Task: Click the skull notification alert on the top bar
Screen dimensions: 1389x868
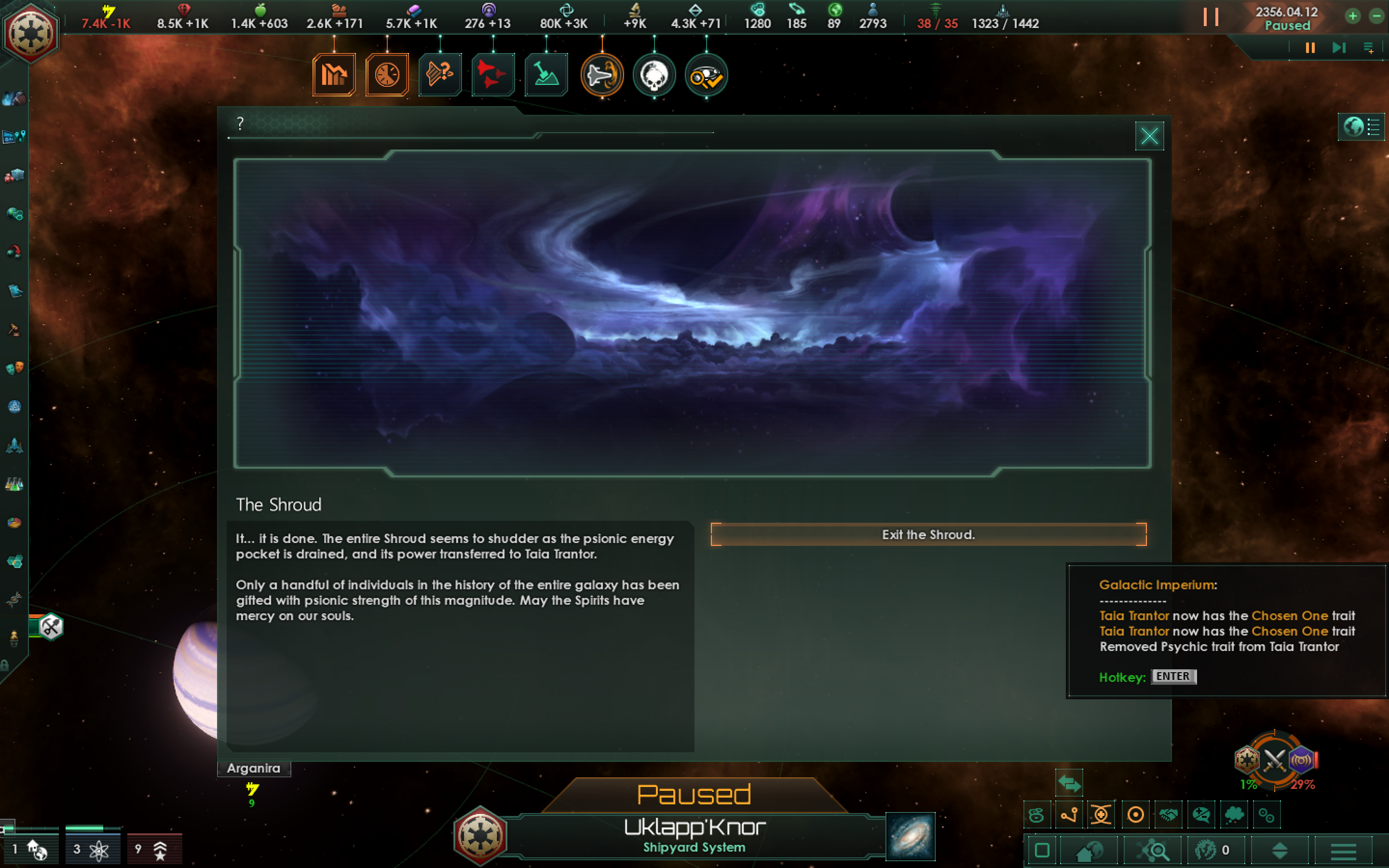Action: [654, 75]
